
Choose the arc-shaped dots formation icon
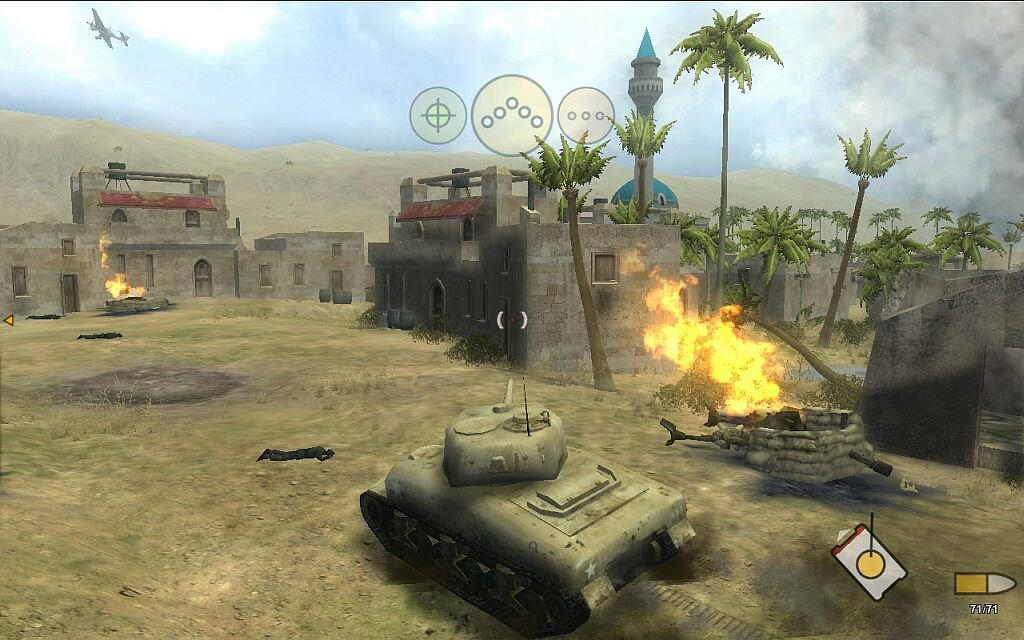tap(511, 116)
